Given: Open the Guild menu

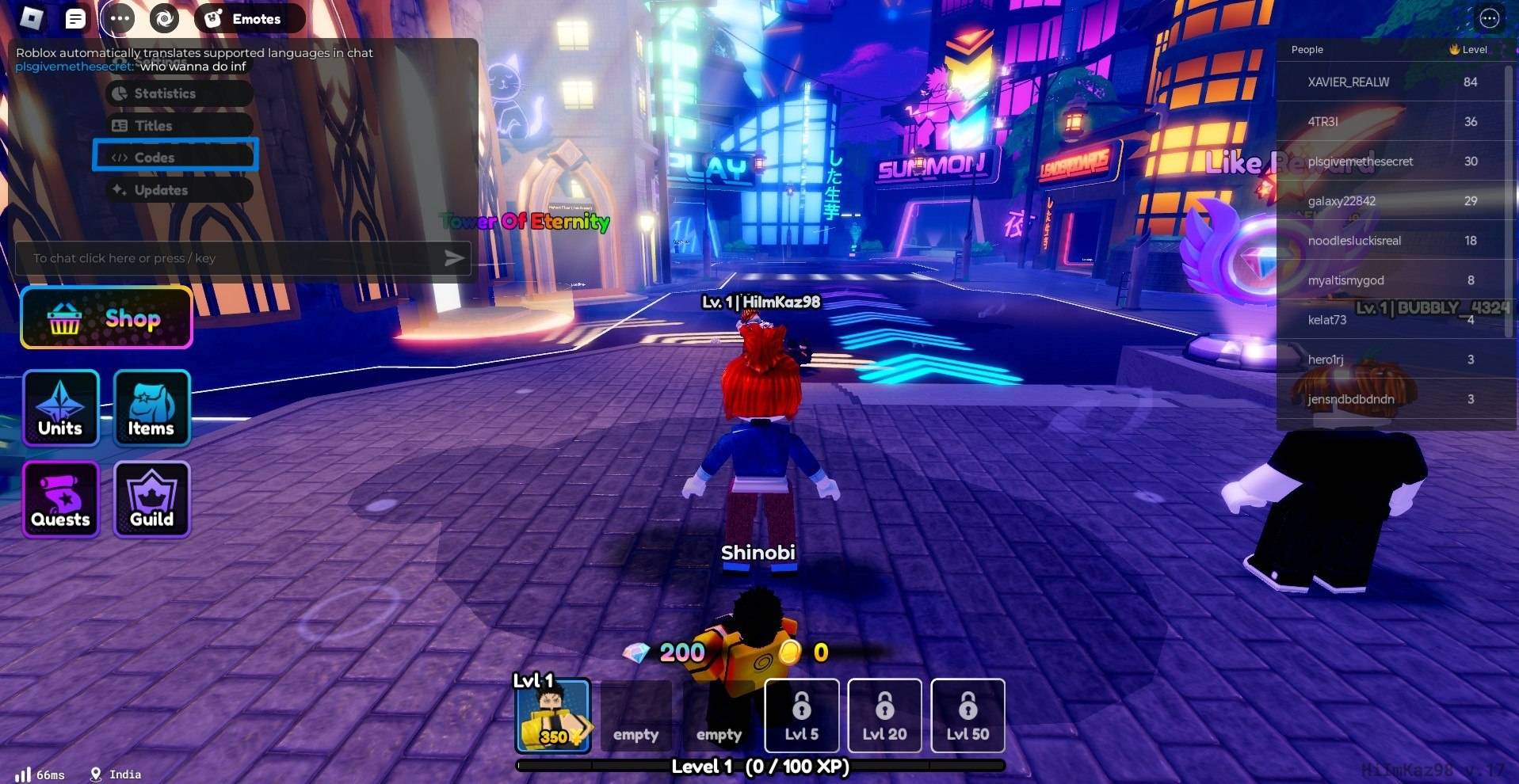Looking at the screenshot, I should click(151, 499).
